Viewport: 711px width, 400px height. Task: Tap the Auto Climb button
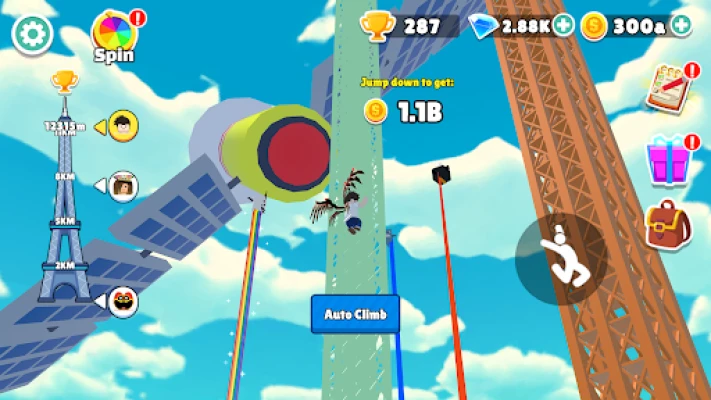pyautogui.click(x=355, y=314)
